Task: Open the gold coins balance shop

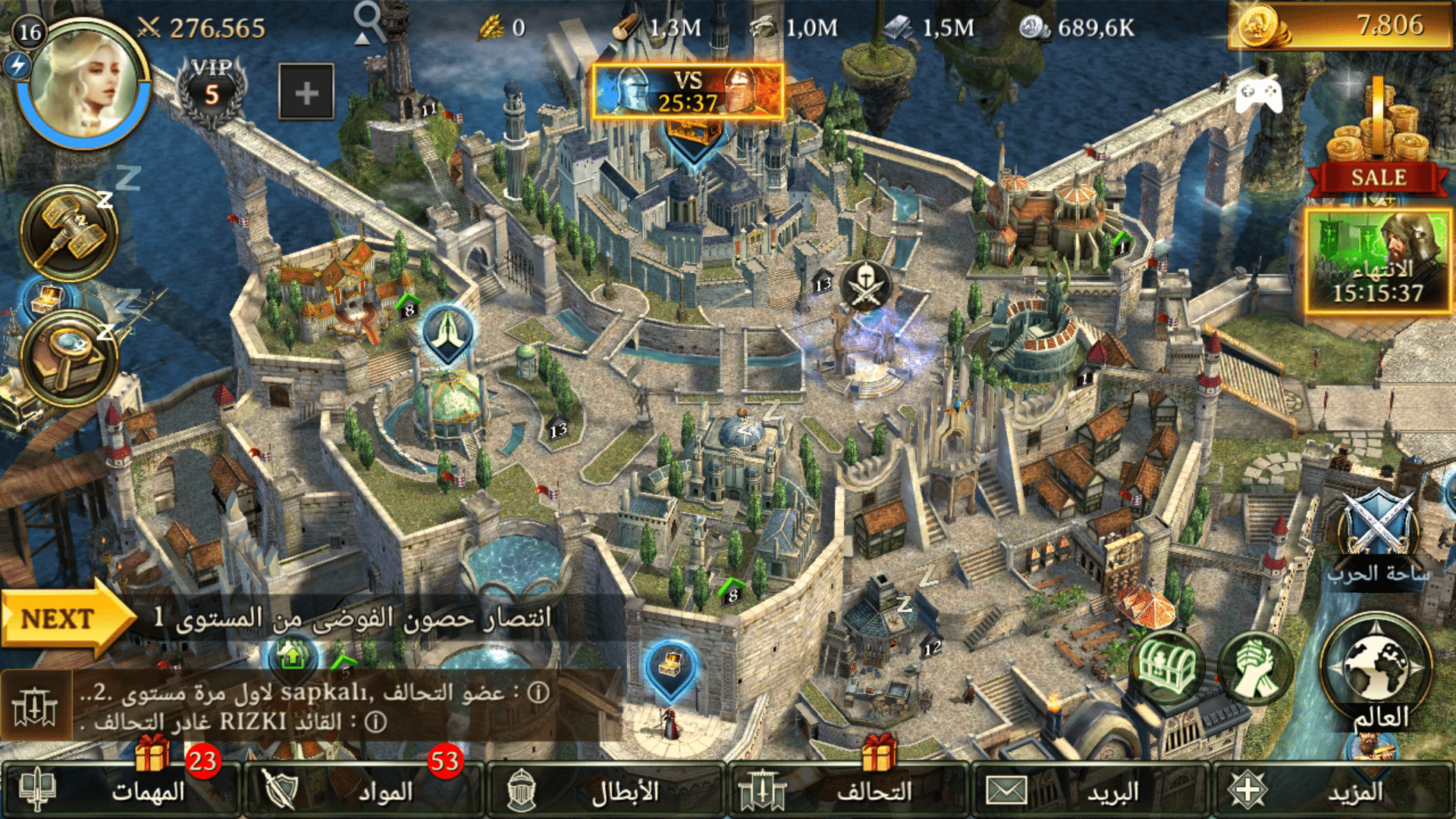Action: coord(1339,26)
